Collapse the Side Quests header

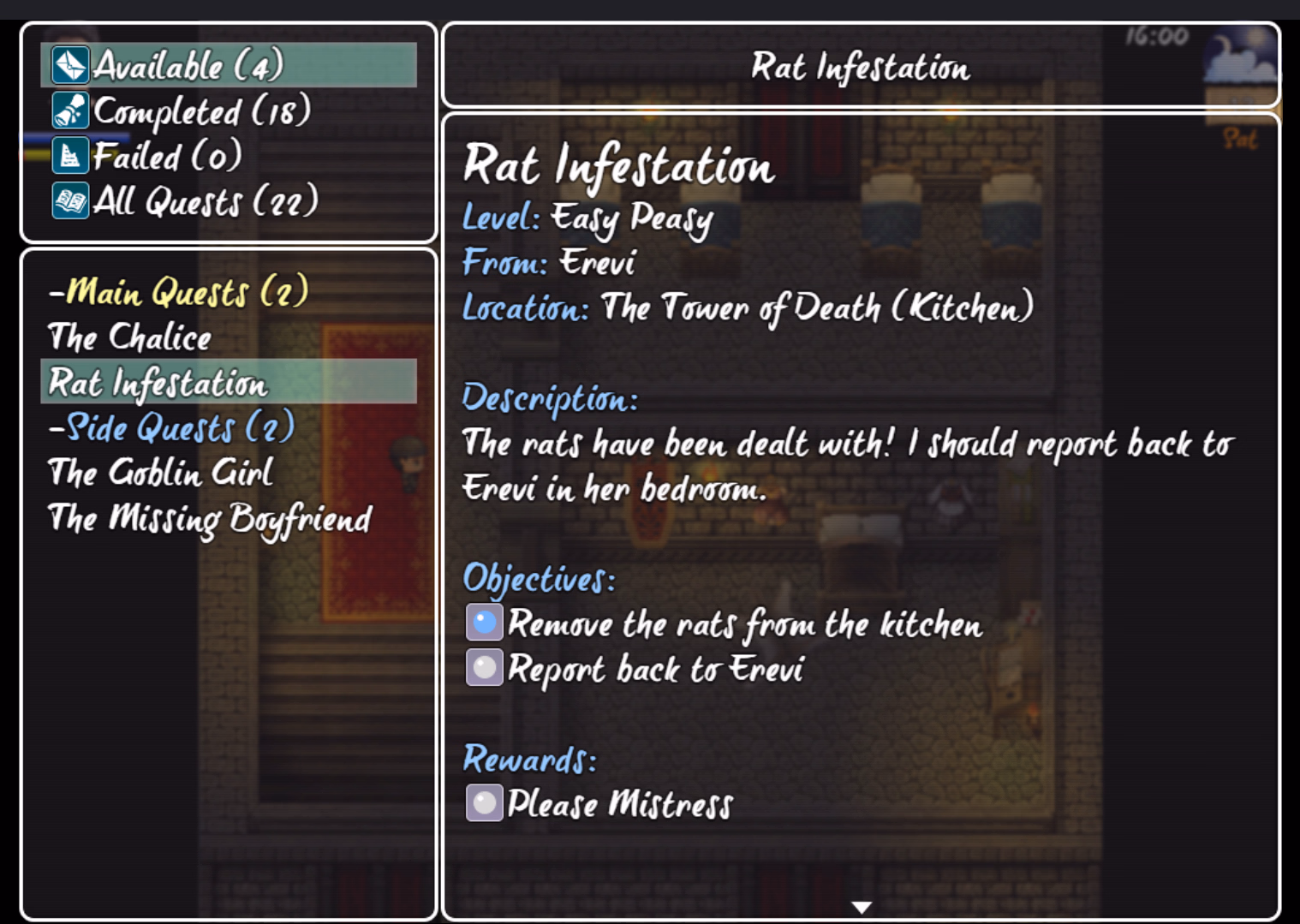(171, 427)
